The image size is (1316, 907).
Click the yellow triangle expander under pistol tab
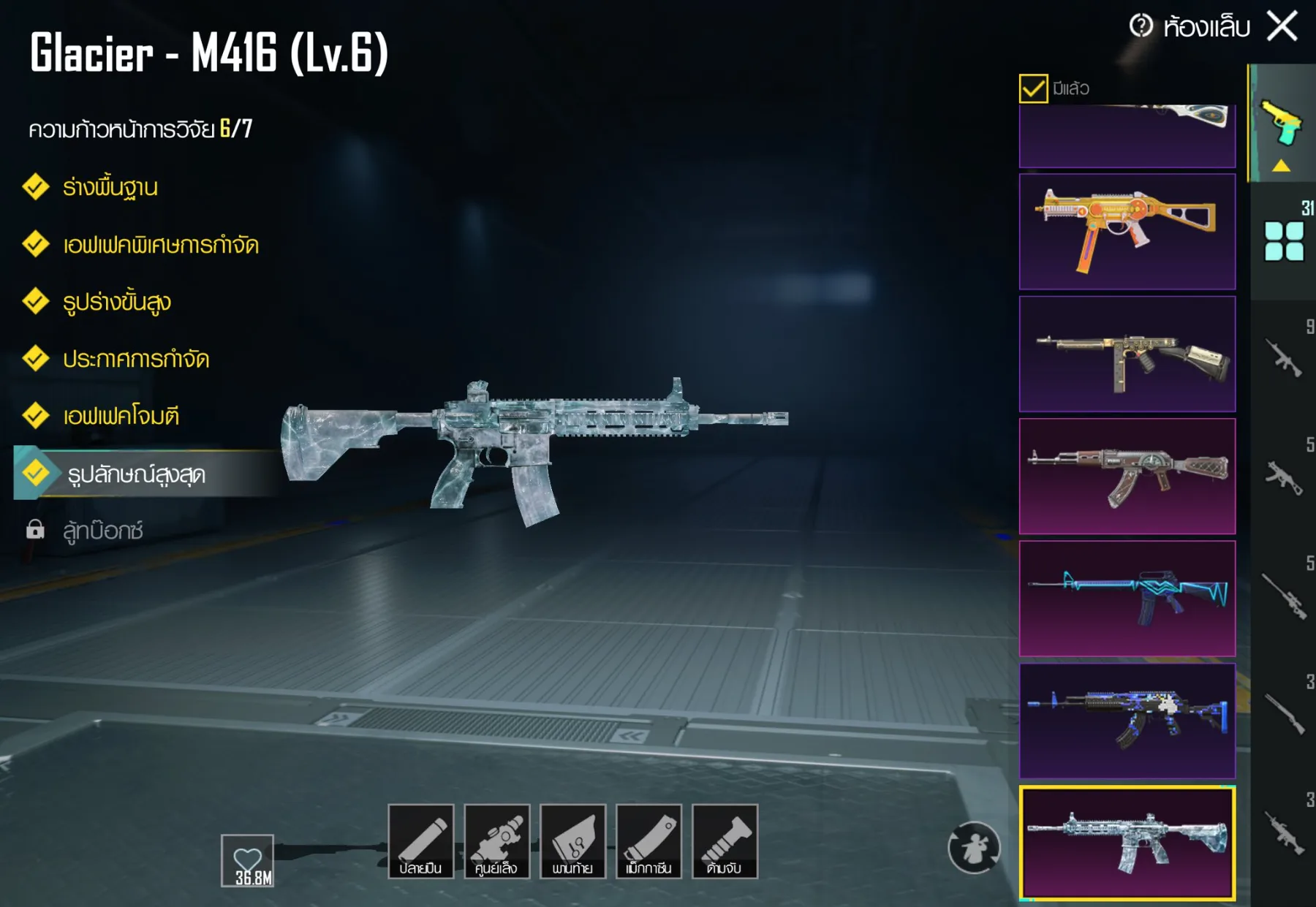point(1282,167)
